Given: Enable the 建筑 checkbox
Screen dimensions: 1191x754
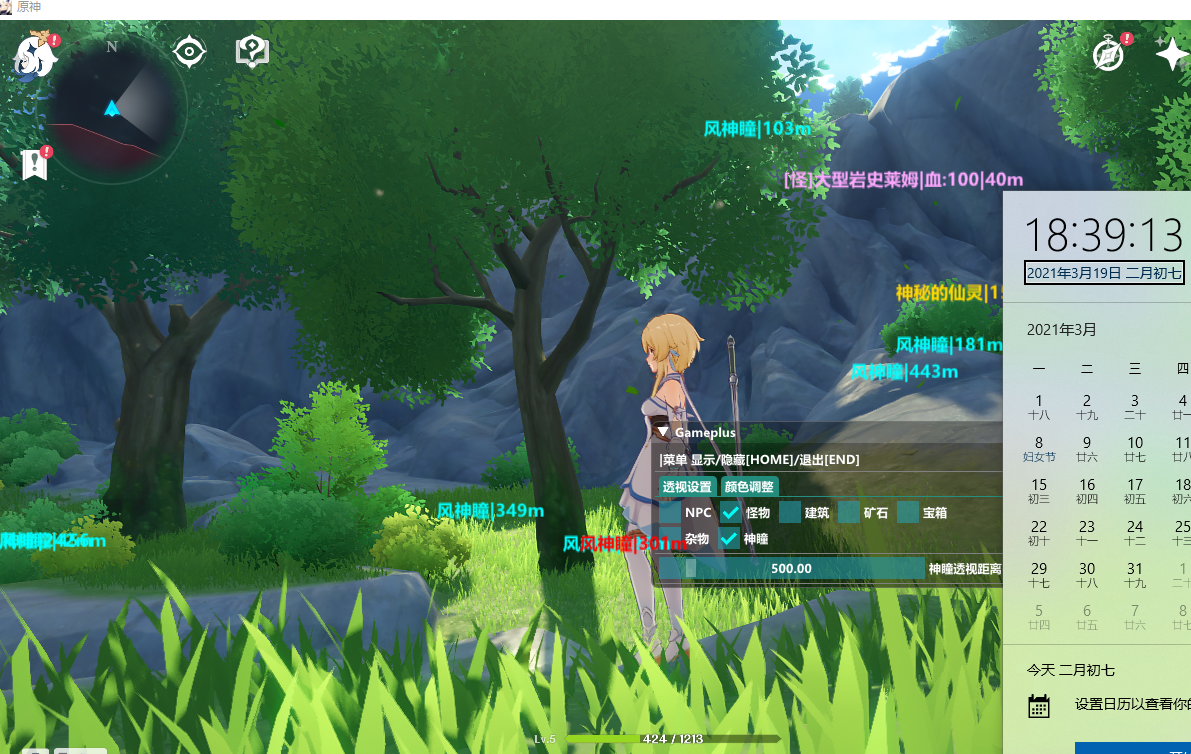Looking at the screenshot, I should coord(790,513).
